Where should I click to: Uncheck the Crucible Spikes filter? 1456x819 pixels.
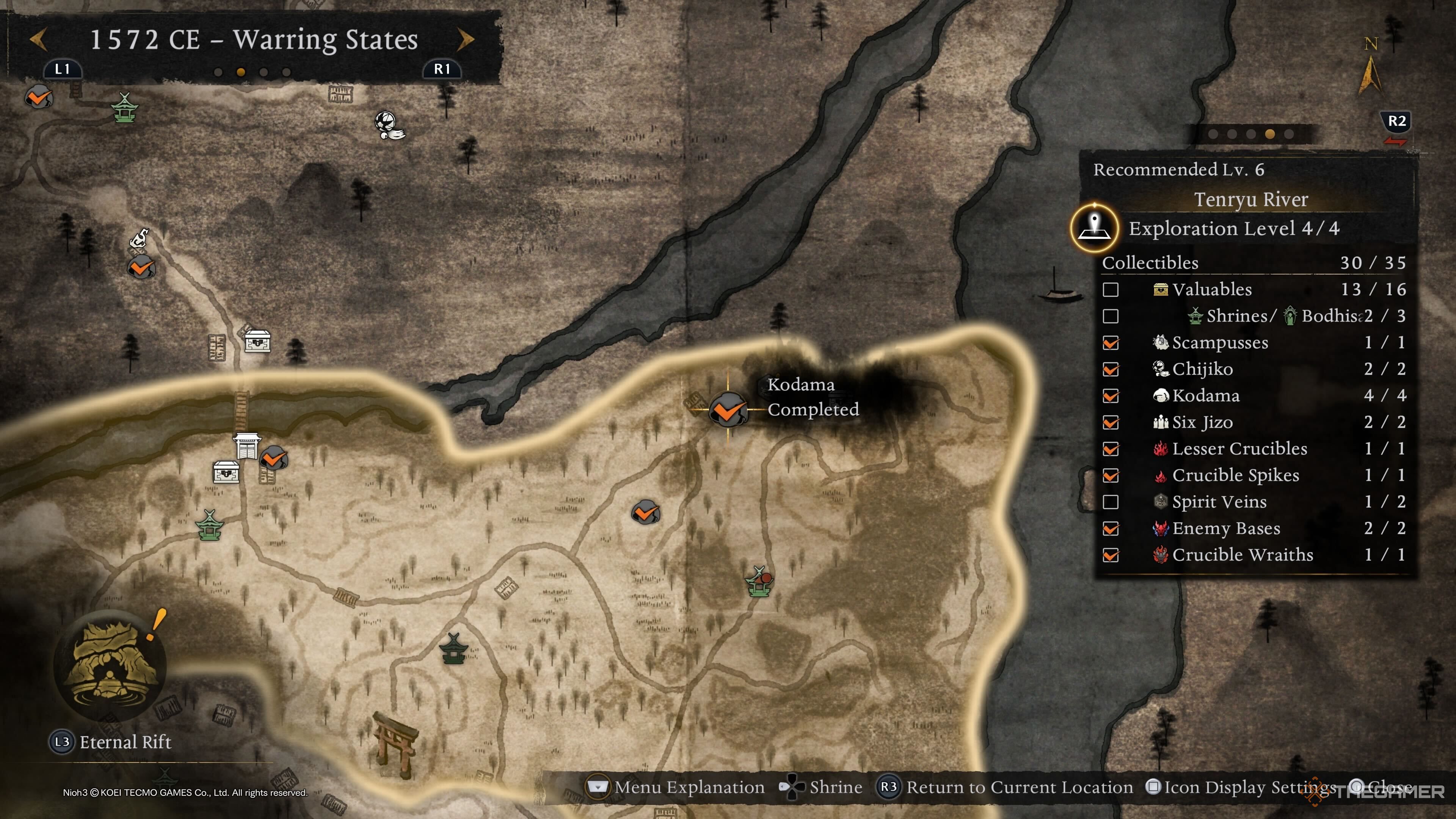tap(1111, 475)
